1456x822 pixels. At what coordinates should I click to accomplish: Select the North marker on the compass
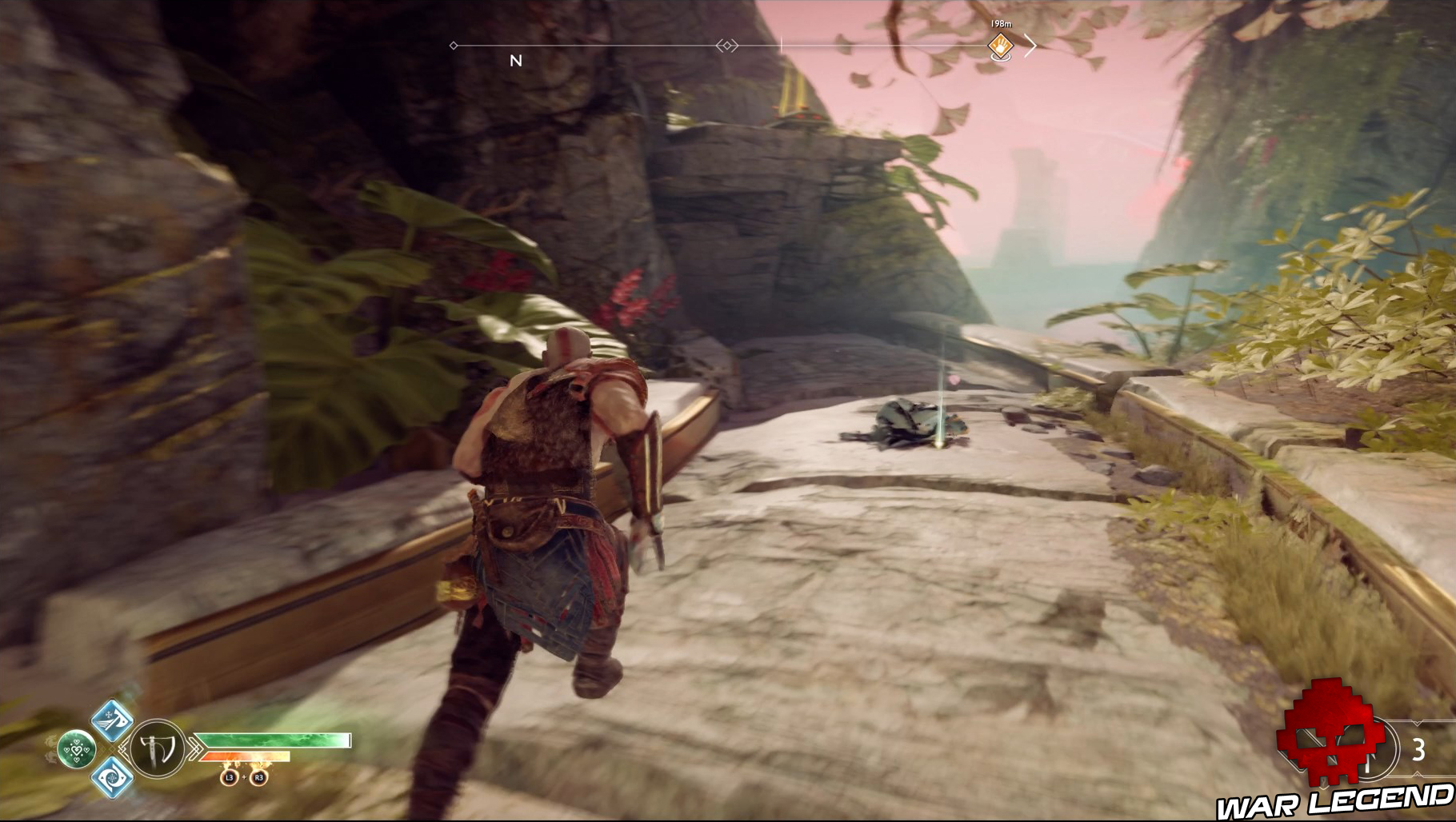tap(516, 59)
